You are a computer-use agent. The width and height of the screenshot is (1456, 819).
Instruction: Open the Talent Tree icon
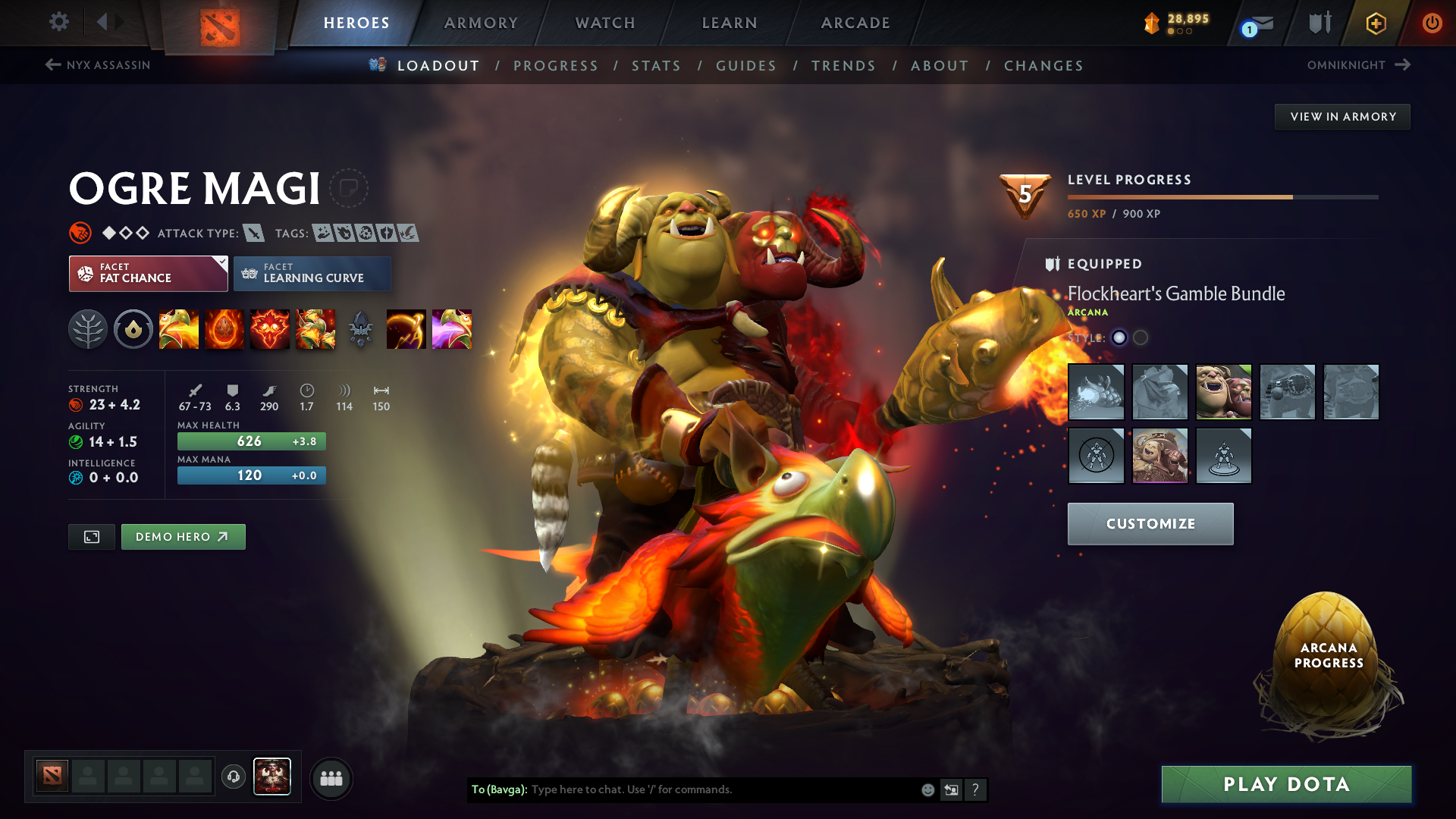coord(88,329)
